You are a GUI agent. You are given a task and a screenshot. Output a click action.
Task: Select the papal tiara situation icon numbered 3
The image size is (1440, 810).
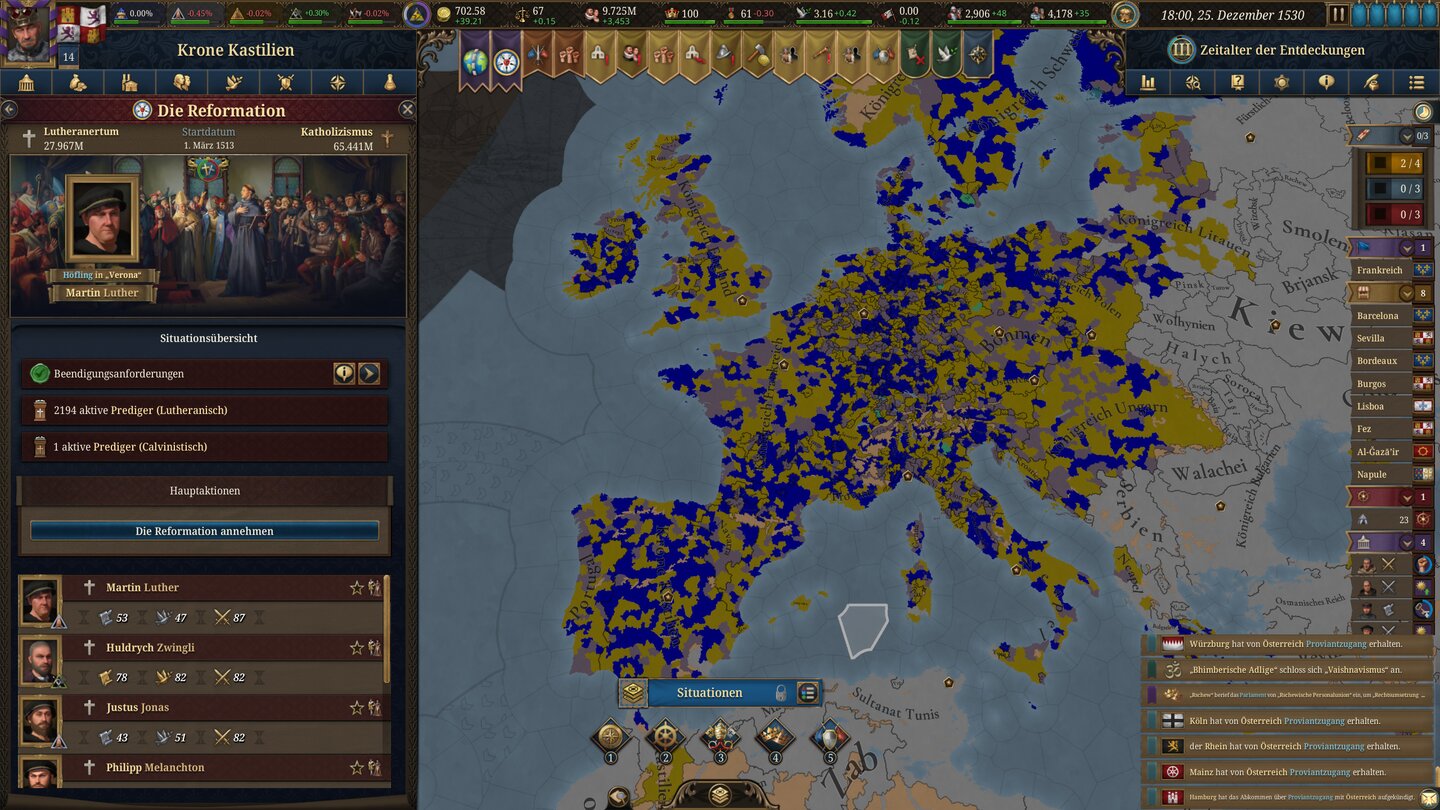pyautogui.click(x=721, y=735)
